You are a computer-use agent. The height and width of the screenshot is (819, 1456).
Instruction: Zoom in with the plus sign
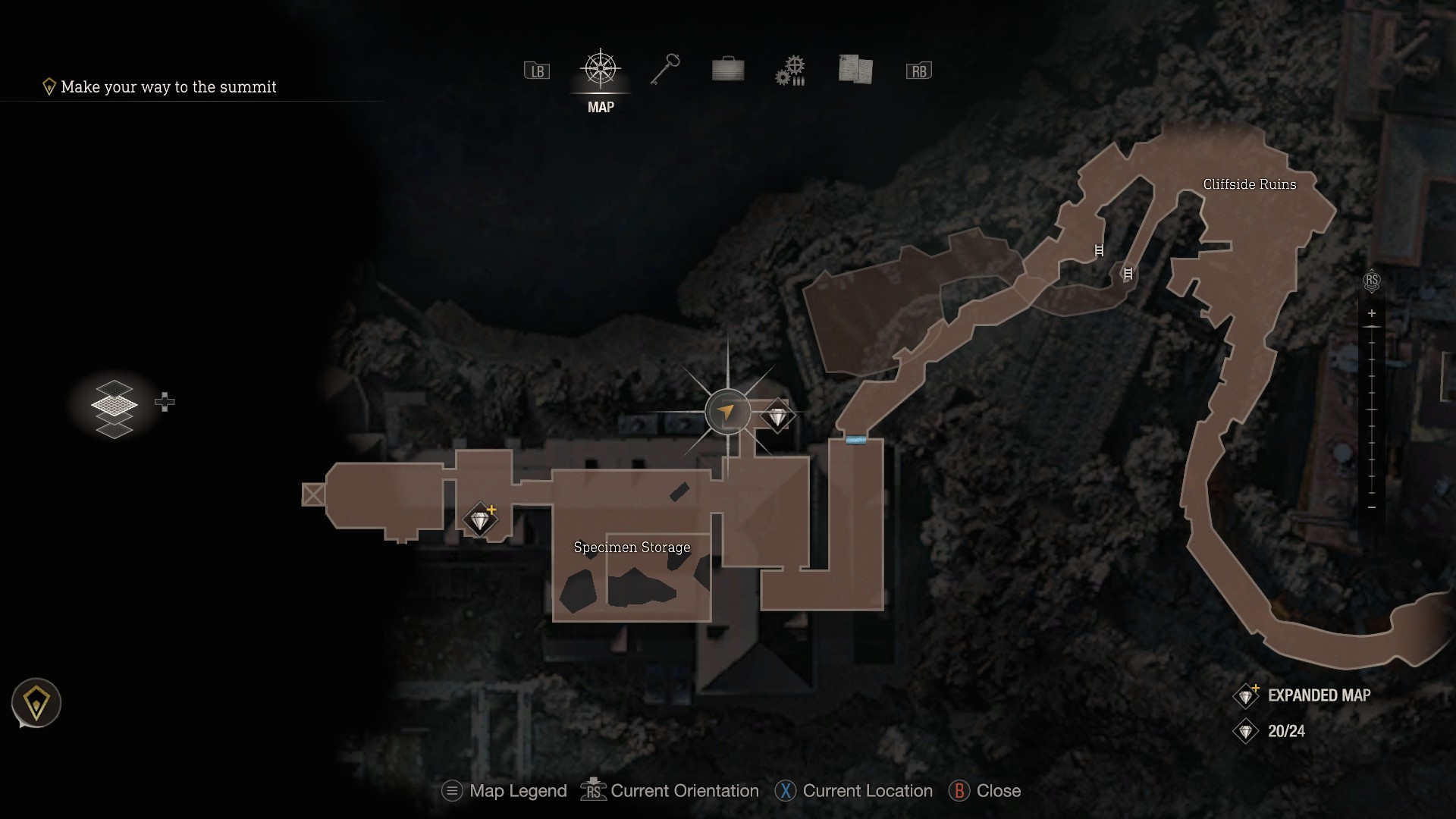[x=1371, y=313]
